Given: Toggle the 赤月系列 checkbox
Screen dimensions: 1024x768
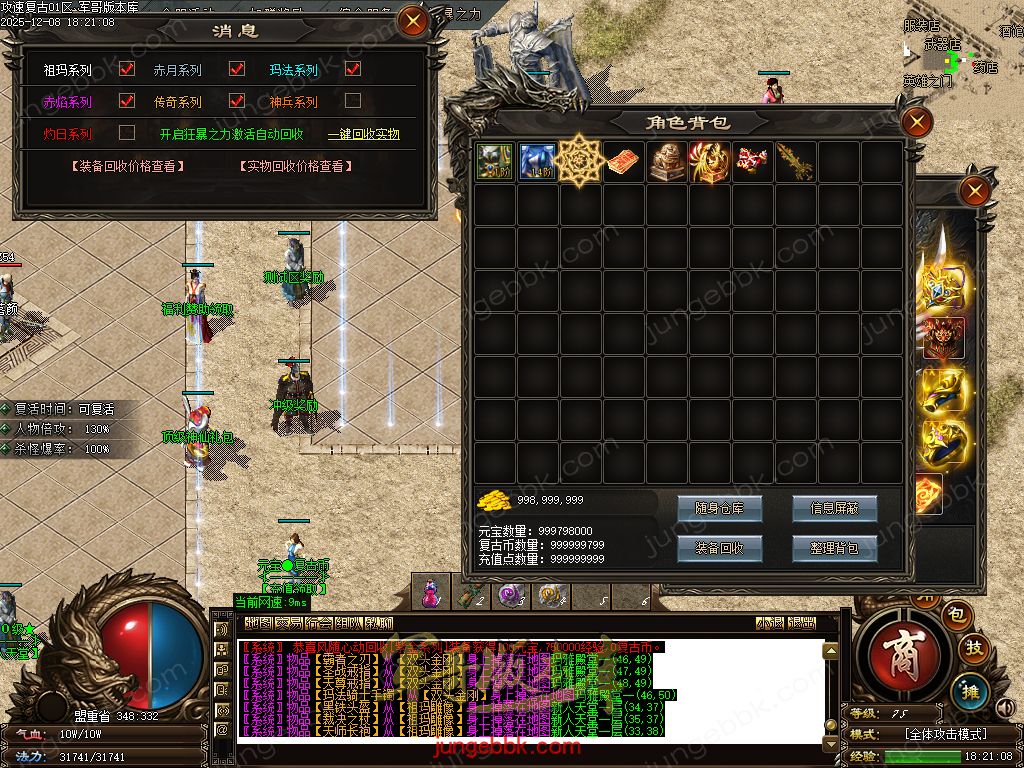Looking at the screenshot, I should [237, 69].
